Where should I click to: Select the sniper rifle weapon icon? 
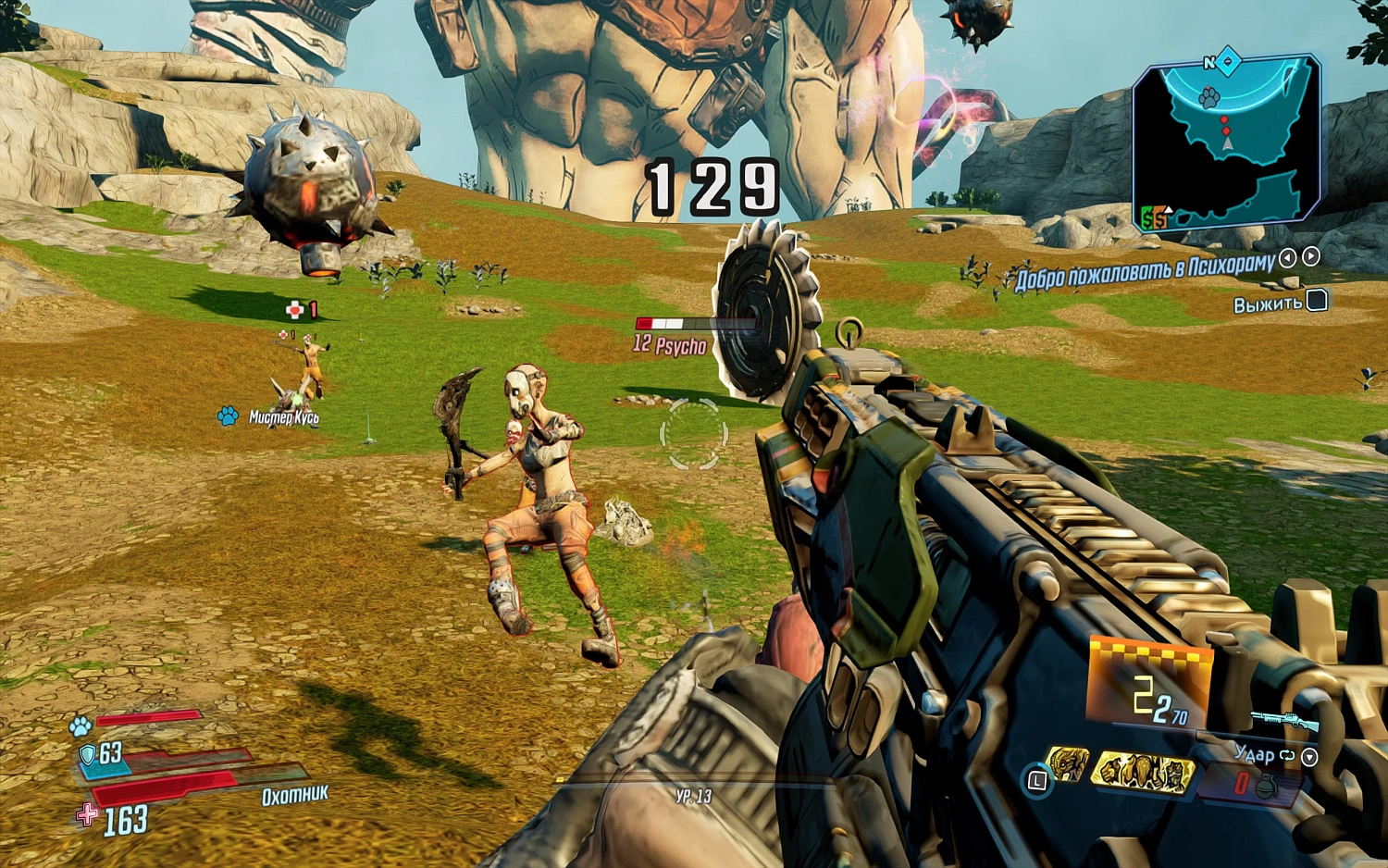coord(1284,720)
